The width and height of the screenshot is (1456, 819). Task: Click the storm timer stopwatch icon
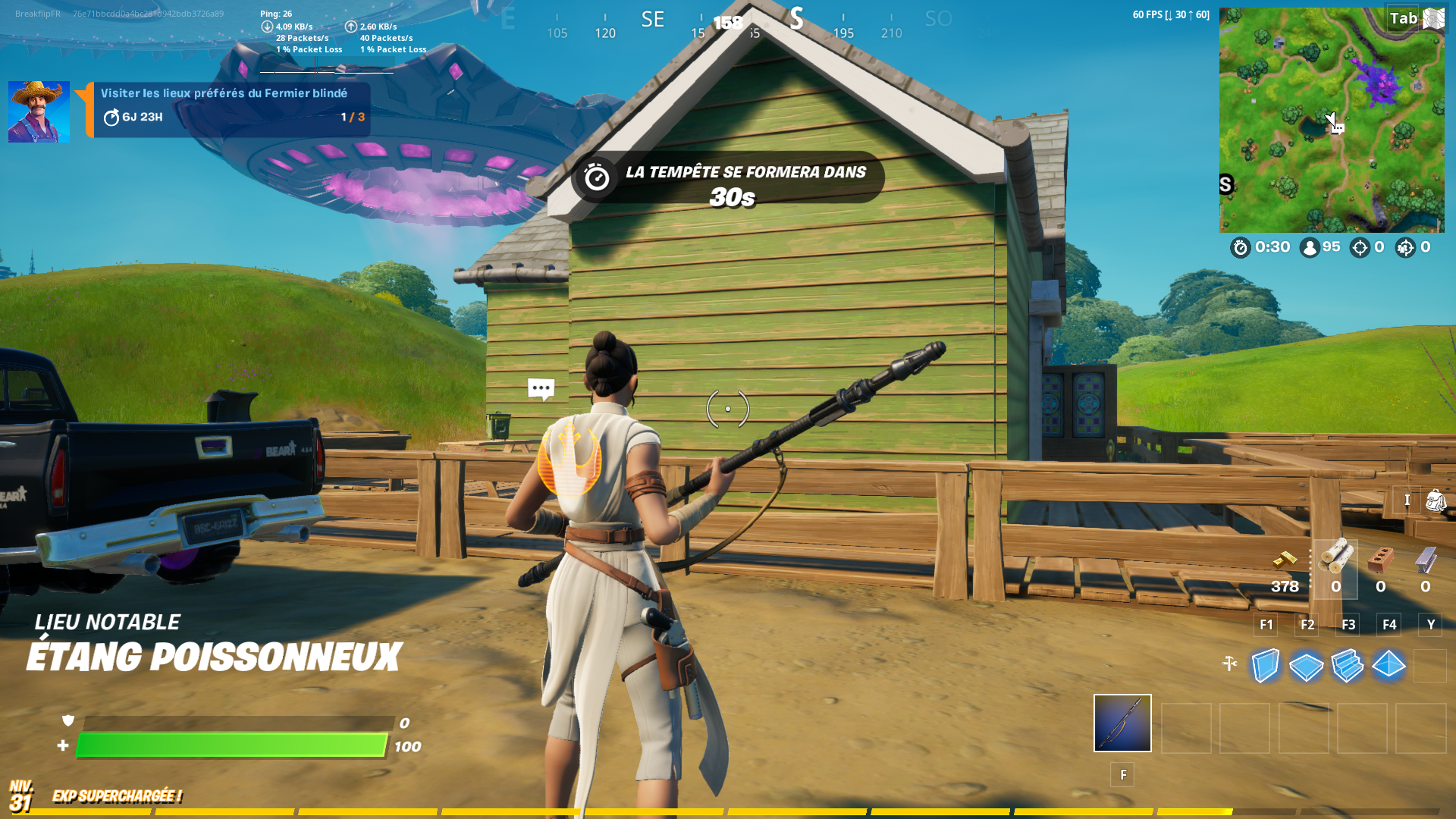point(1241,247)
